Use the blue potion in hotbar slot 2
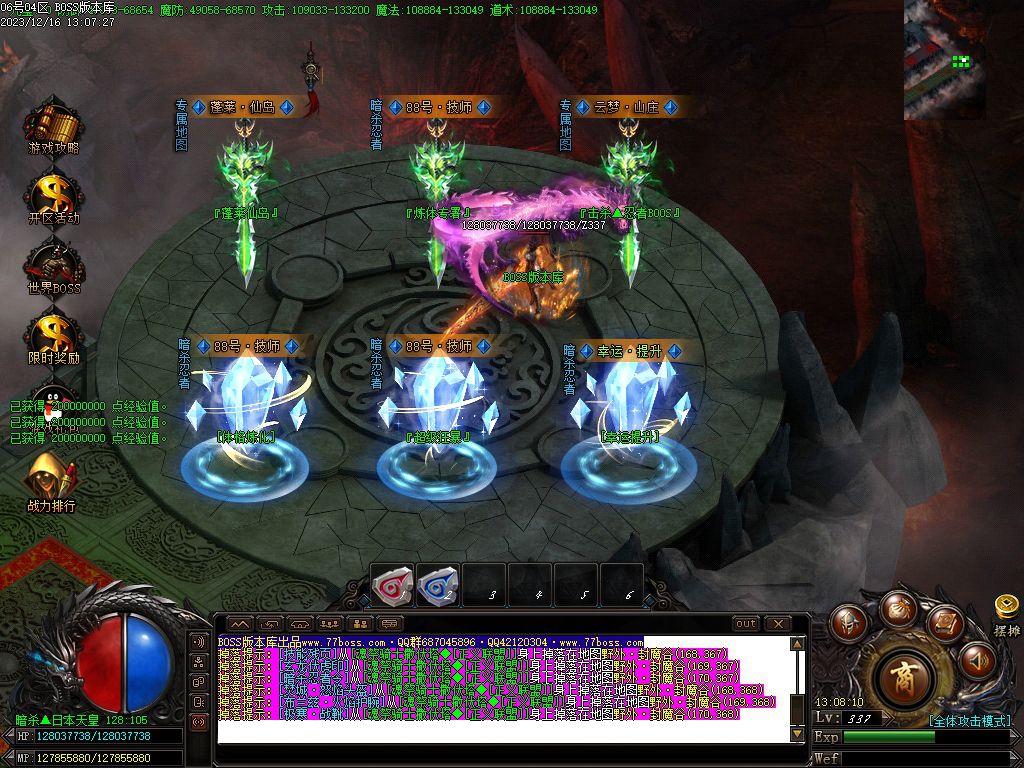The image size is (1024, 768). click(438, 586)
